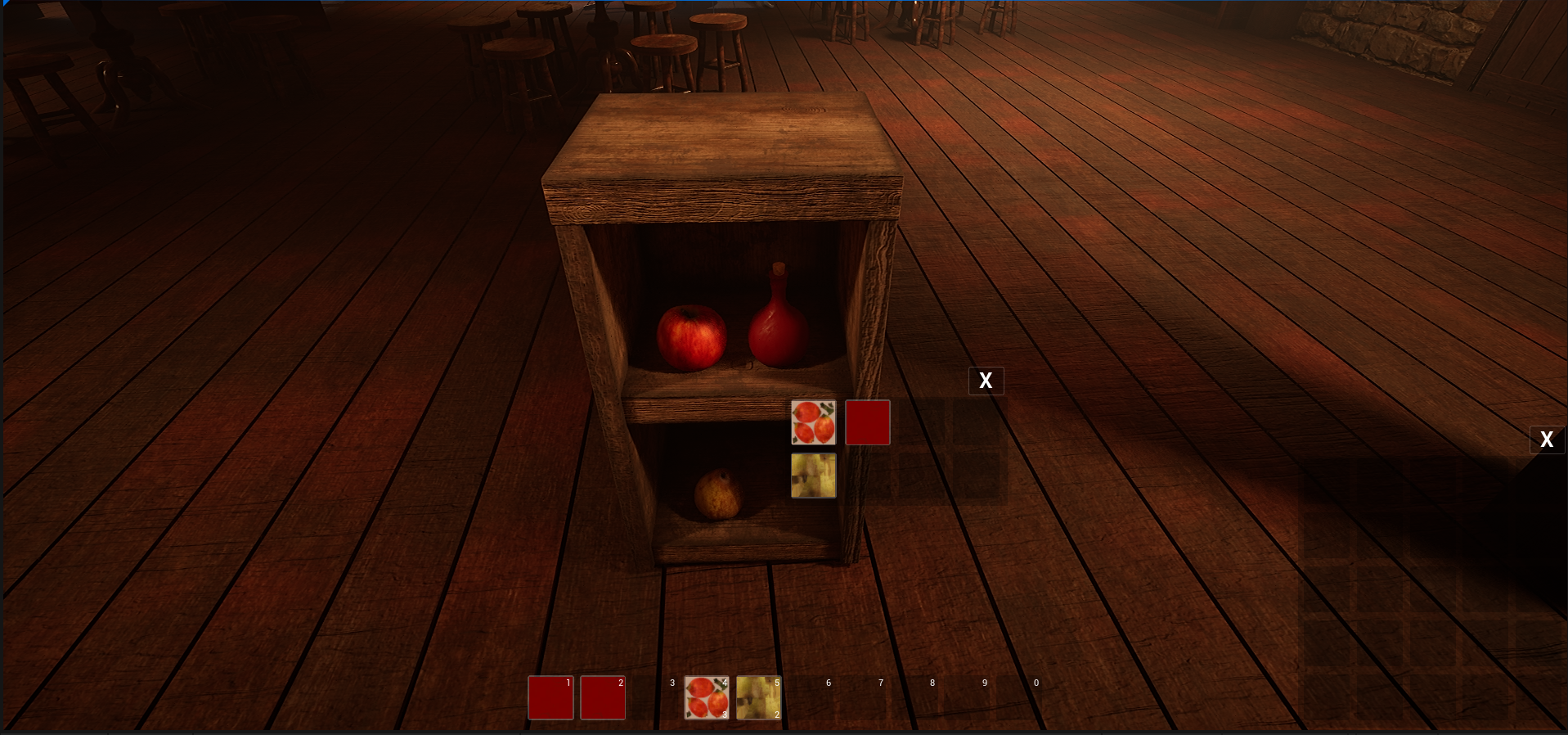
Task: Activate the apples stack in hotbar slot 4
Action: [x=707, y=697]
